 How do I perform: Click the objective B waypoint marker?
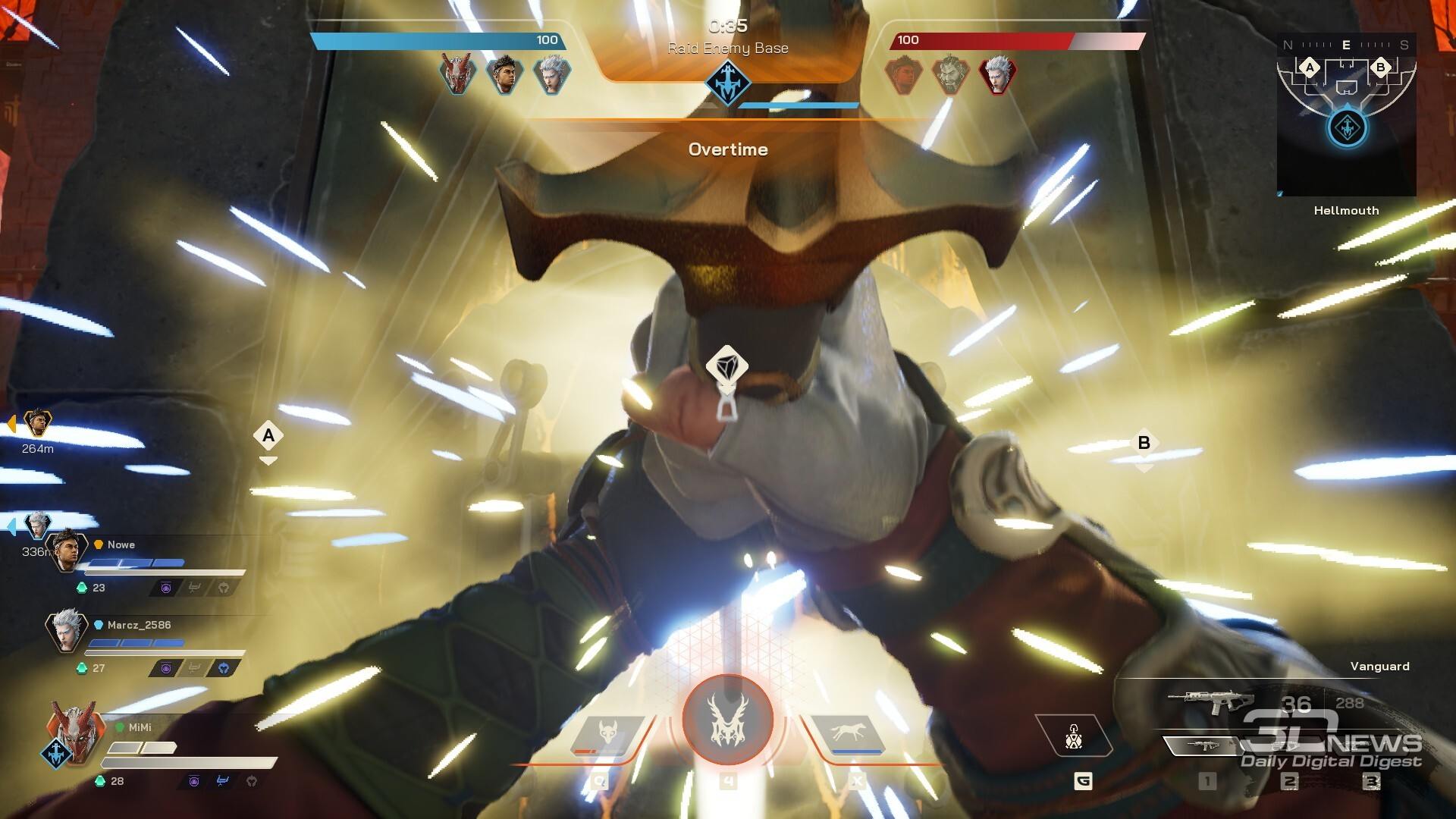[1144, 443]
